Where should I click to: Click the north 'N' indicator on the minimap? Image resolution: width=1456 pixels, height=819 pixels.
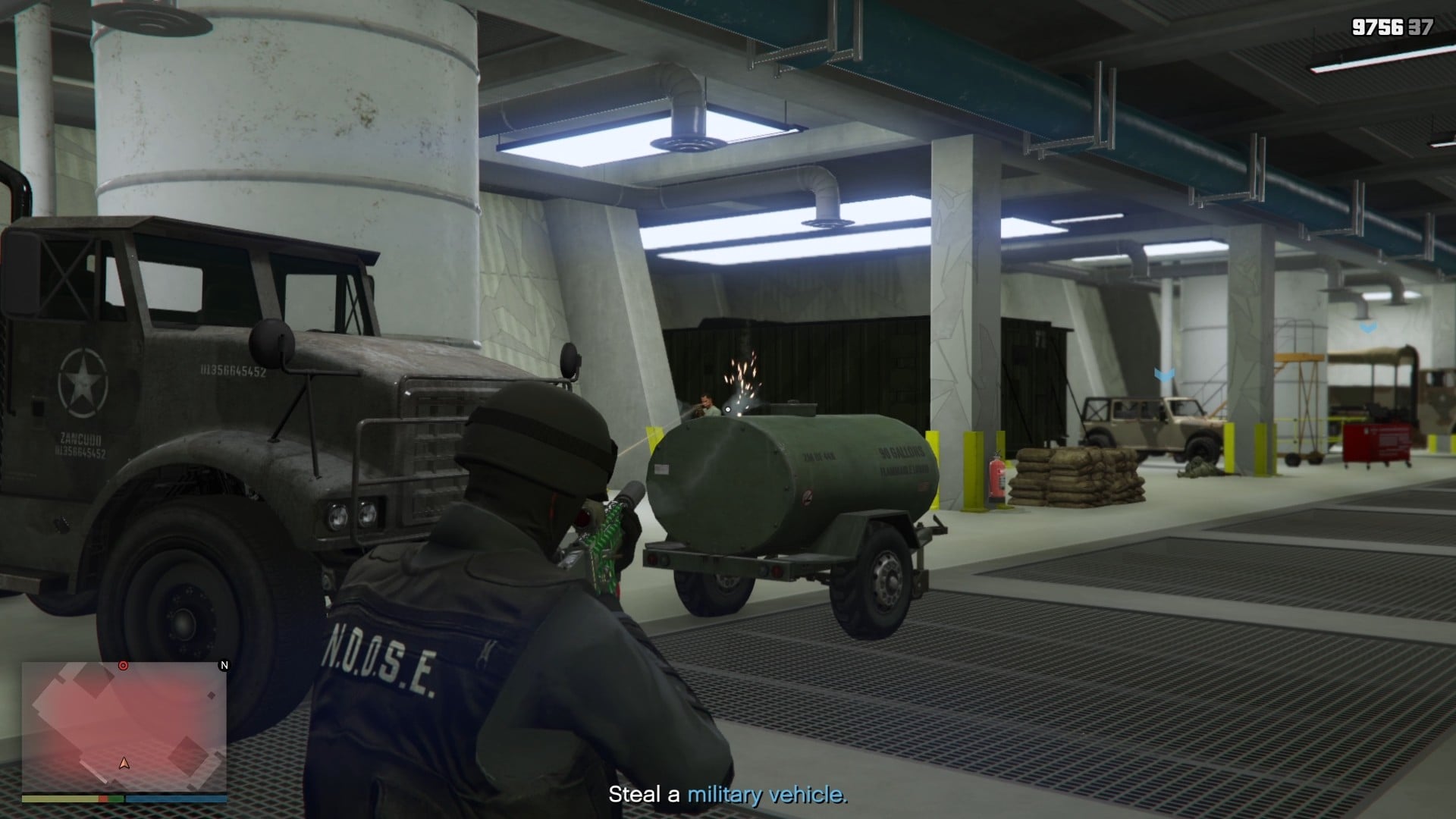click(224, 666)
